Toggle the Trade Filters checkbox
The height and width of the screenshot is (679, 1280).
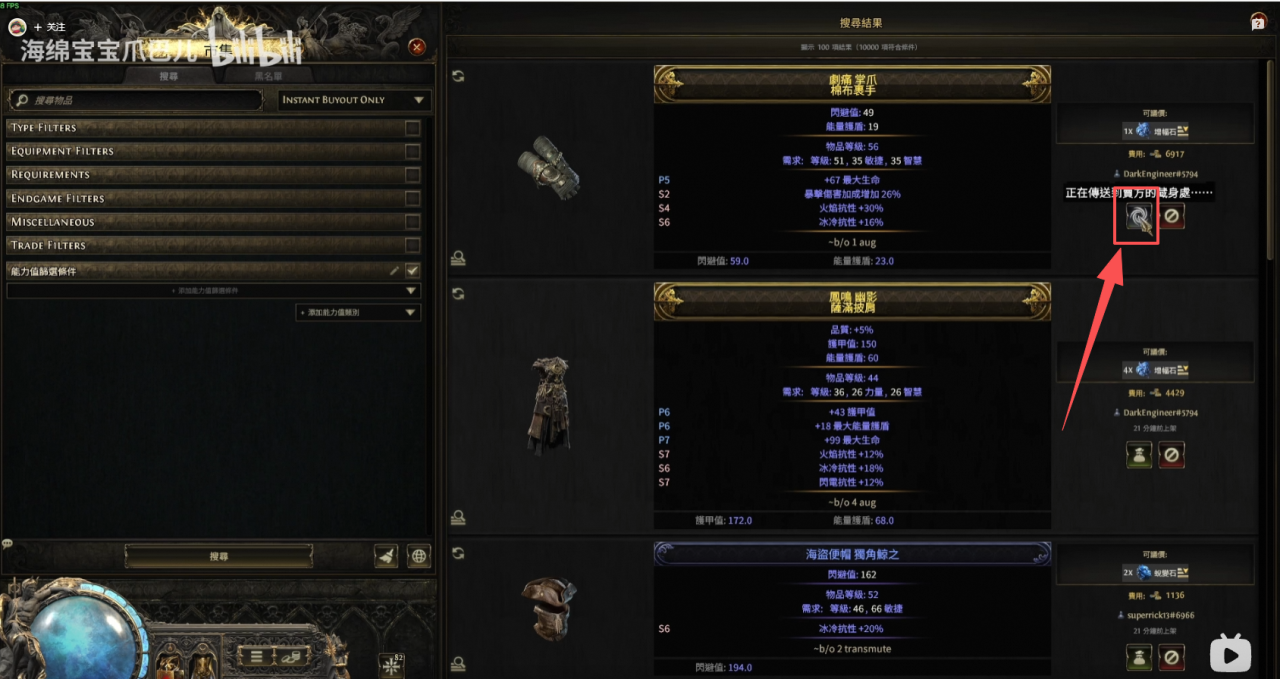(412, 245)
